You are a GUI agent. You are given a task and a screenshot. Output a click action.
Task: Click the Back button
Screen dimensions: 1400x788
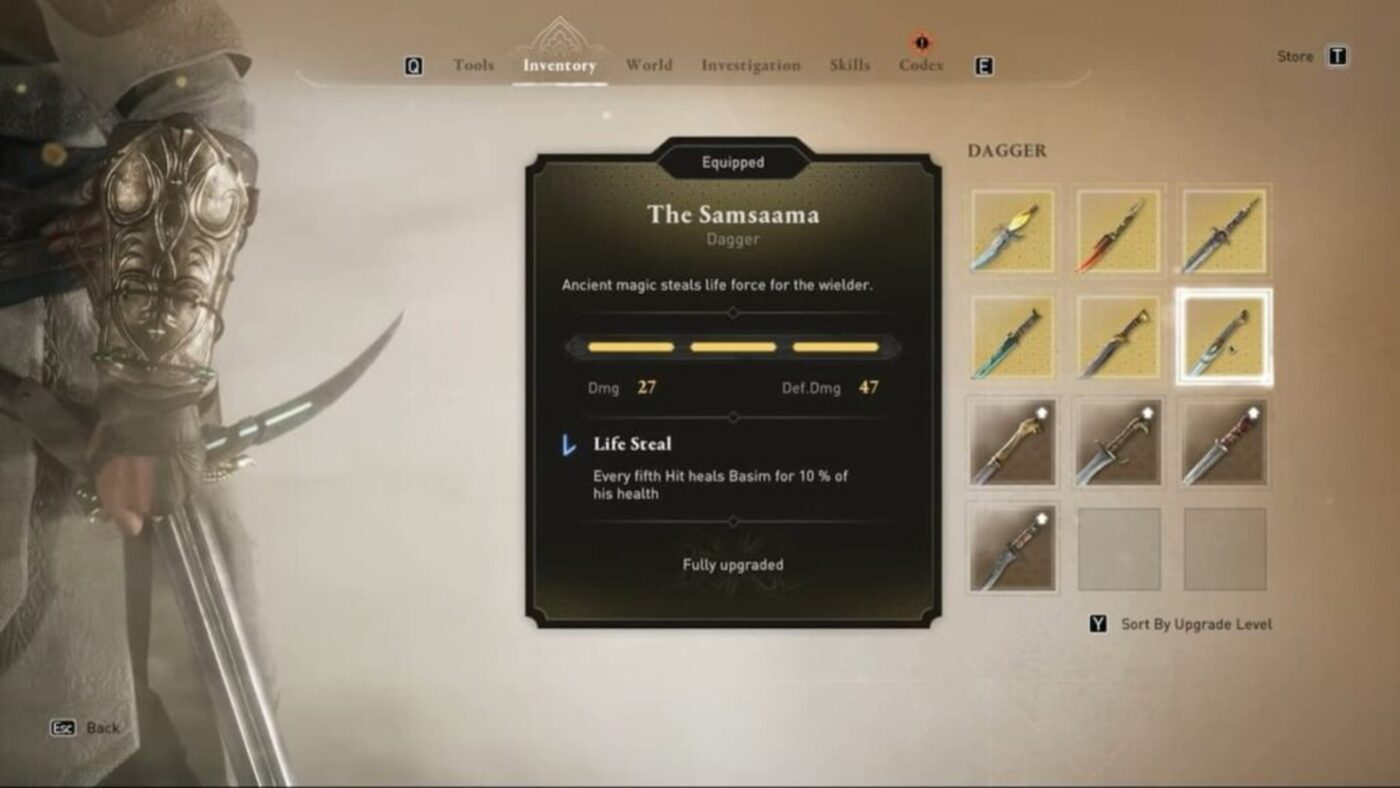80,727
